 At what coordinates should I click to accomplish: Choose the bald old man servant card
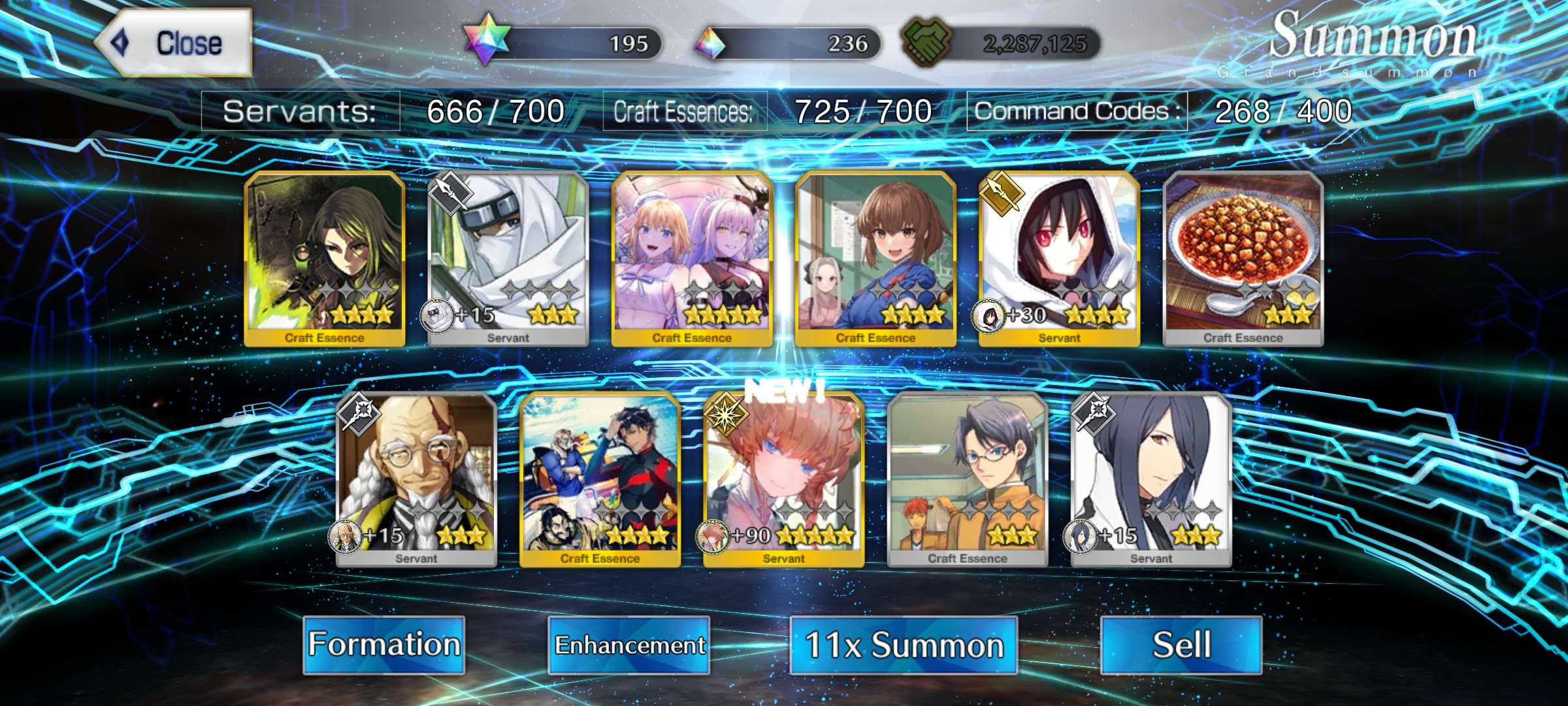coord(416,479)
